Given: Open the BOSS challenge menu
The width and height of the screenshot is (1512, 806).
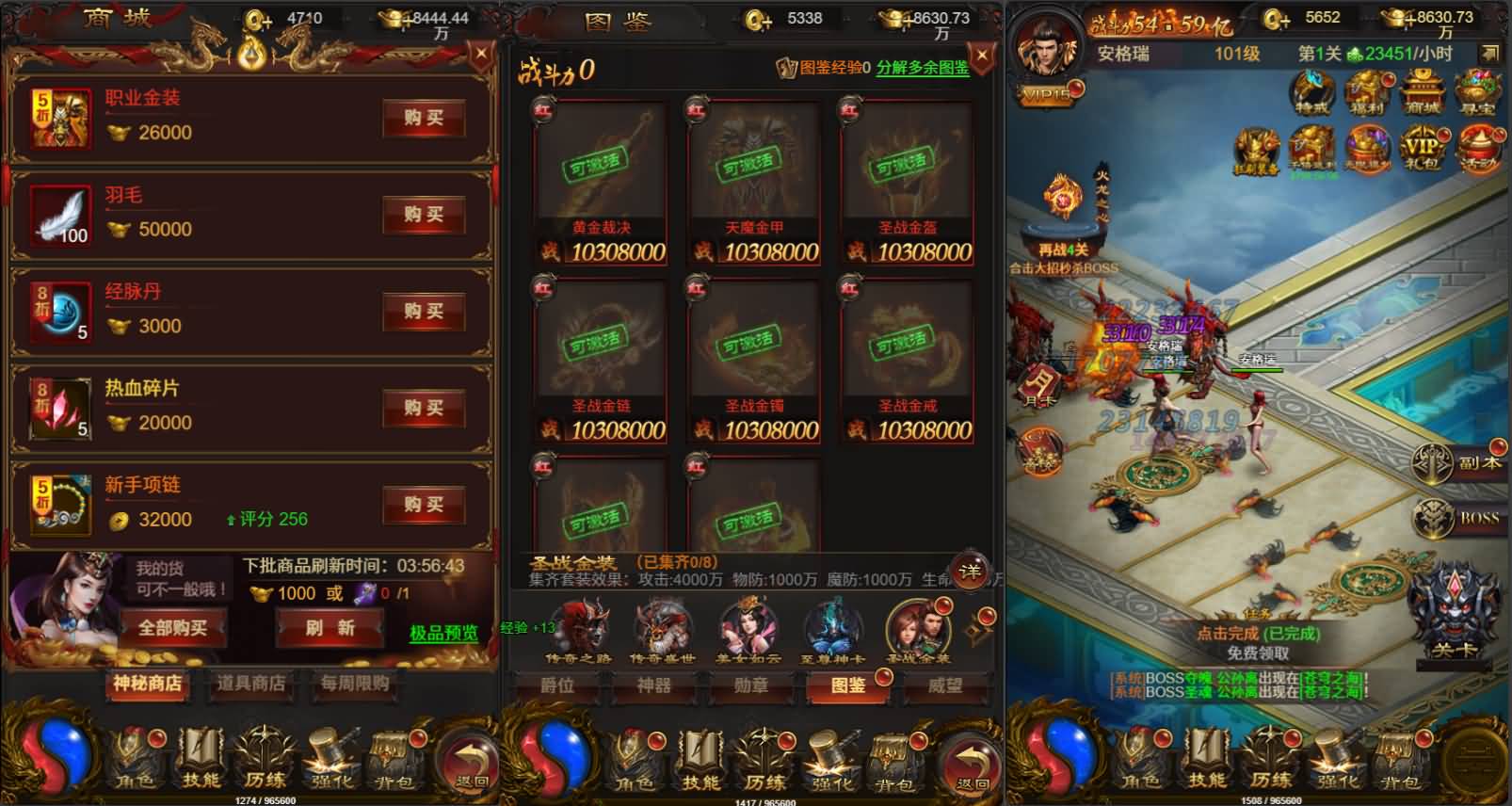Looking at the screenshot, I should pyautogui.click(x=1459, y=517).
